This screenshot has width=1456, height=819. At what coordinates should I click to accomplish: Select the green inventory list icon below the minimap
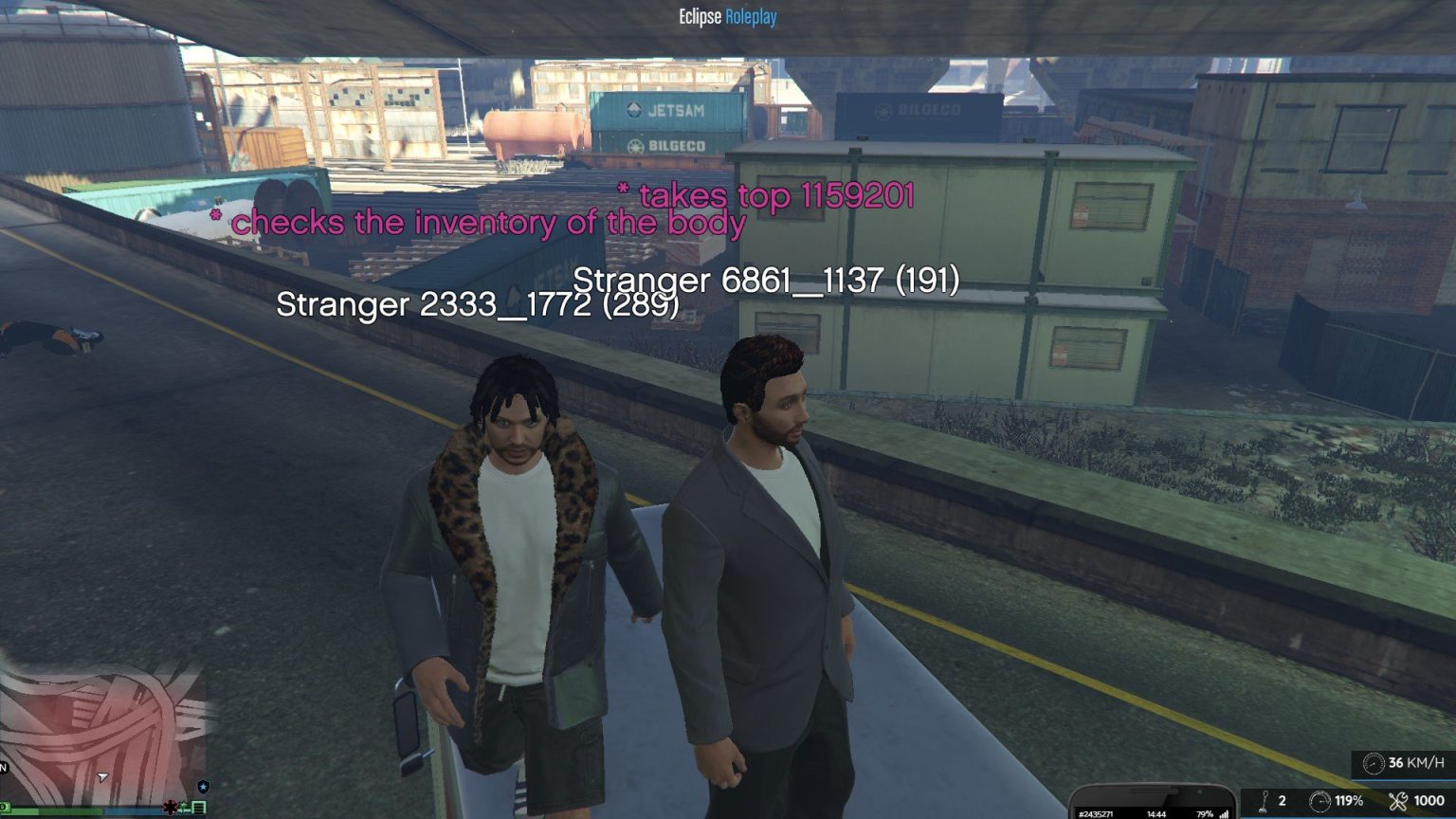[199, 808]
